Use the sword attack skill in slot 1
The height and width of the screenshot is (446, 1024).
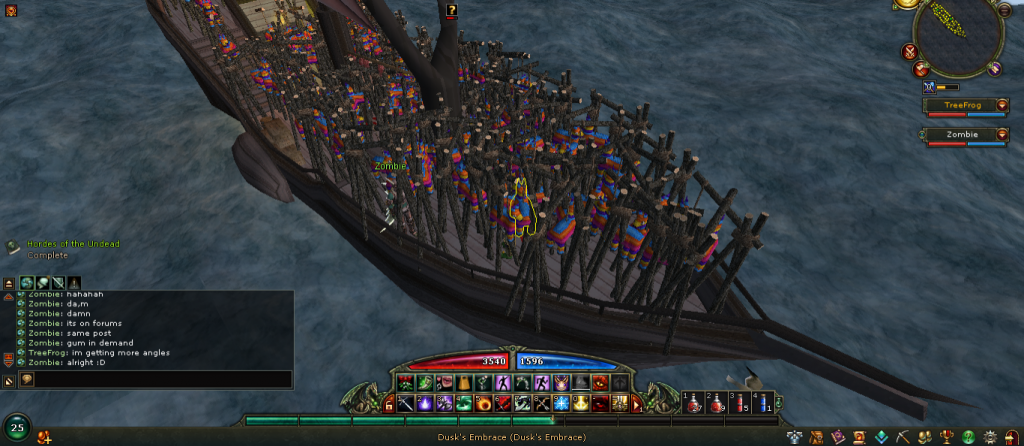coord(406,403)
